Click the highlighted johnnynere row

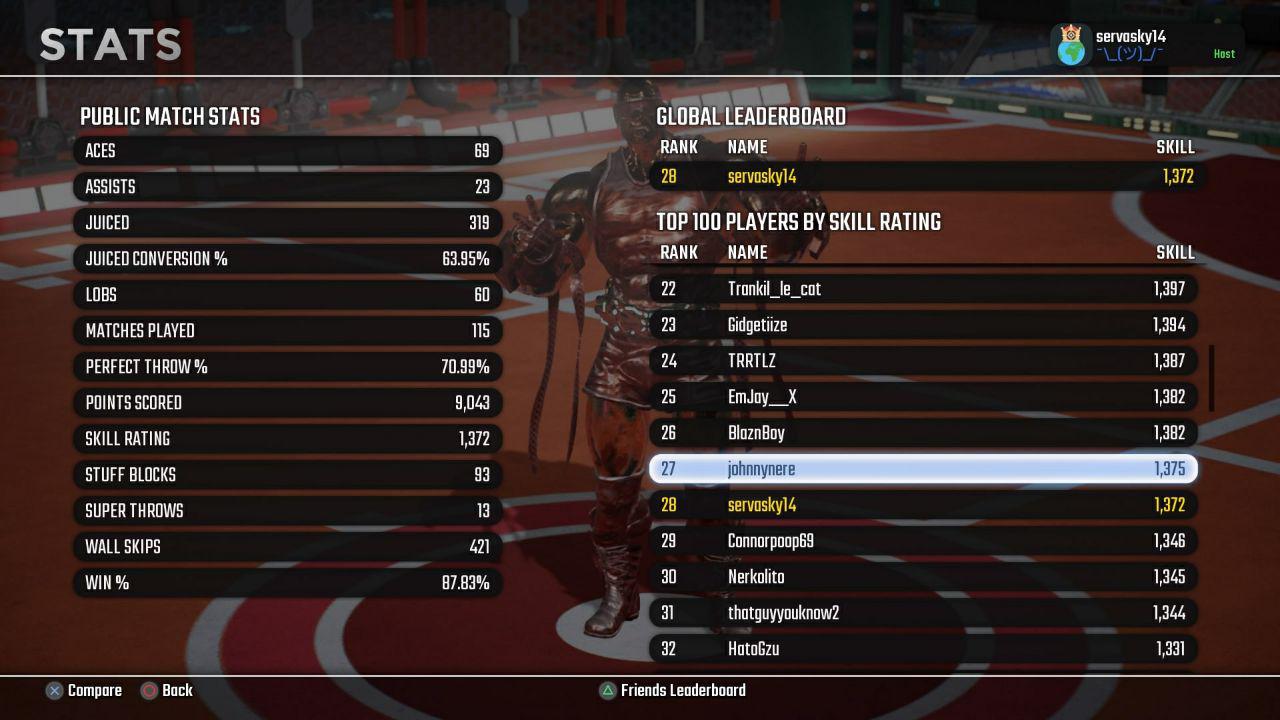coord(922,469)
